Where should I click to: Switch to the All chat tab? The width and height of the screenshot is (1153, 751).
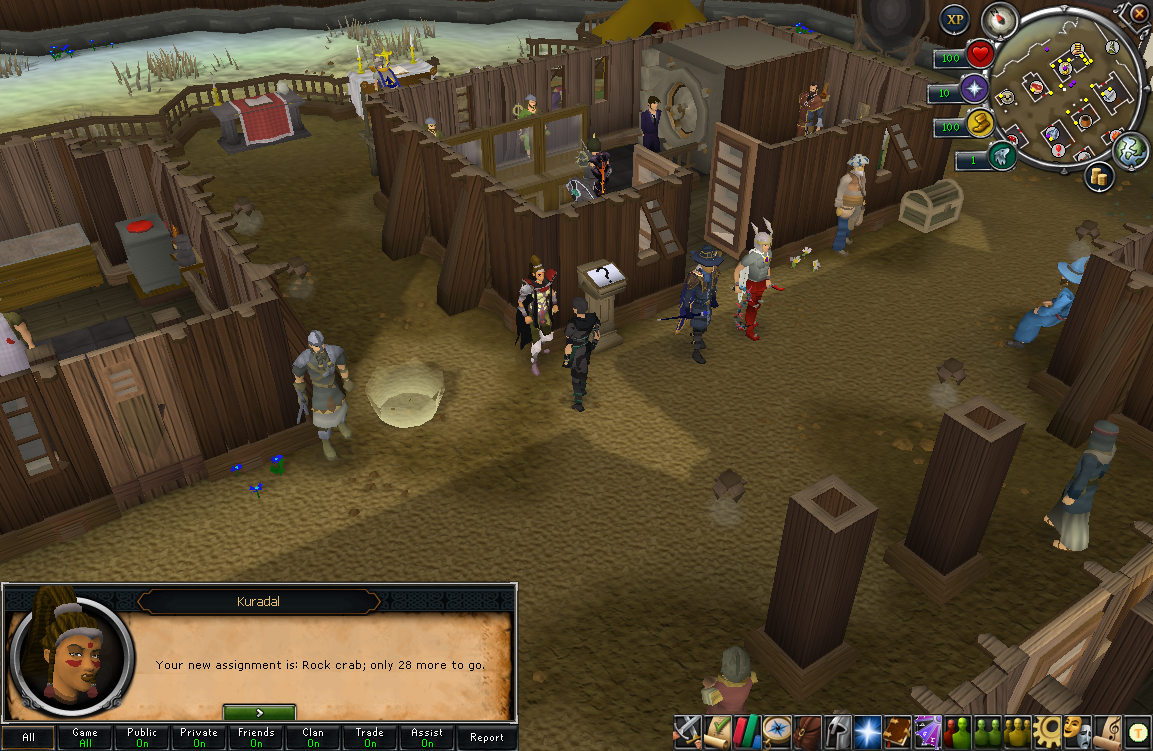point(28,738)
